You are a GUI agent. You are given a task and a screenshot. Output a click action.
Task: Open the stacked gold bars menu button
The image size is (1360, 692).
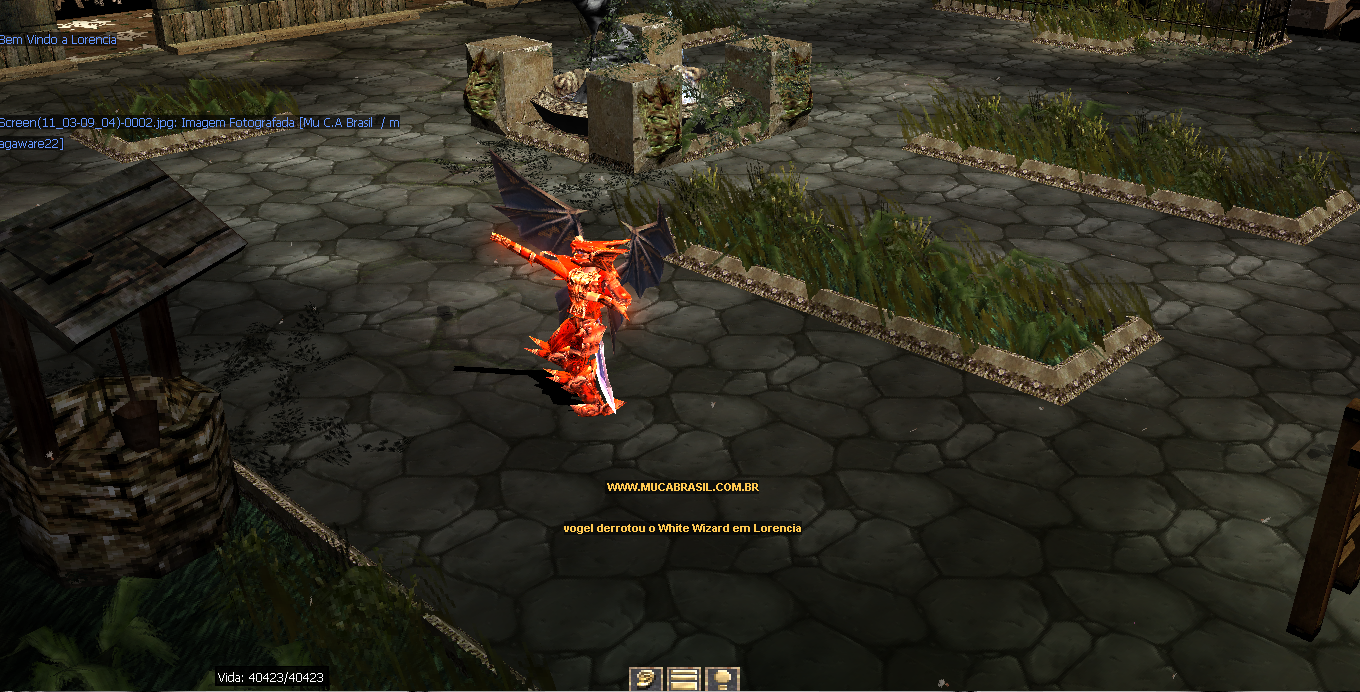[x=684, y=679]
